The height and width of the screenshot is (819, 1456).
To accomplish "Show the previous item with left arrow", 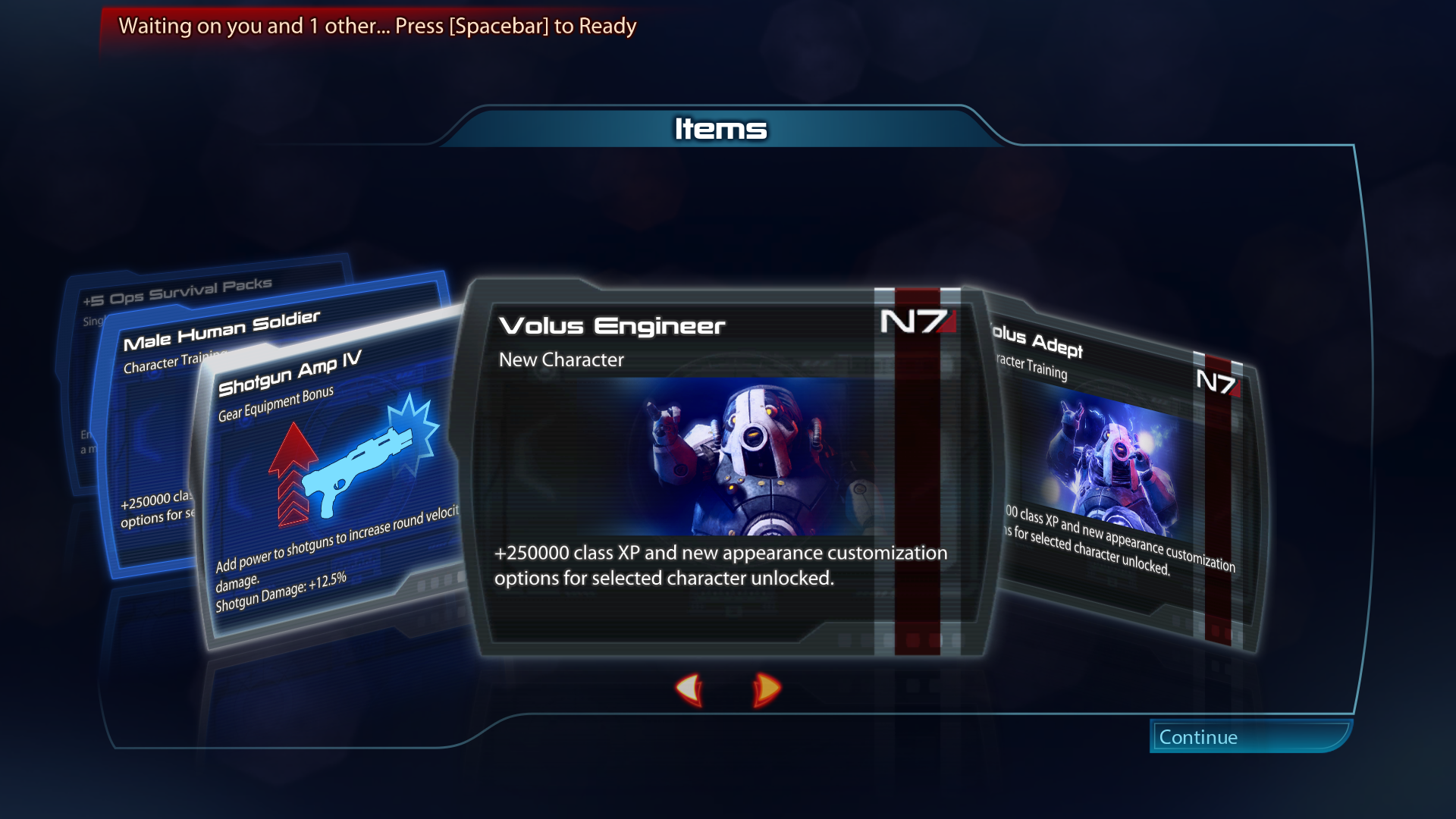I will pyautogui.click(x=689, y=689).
